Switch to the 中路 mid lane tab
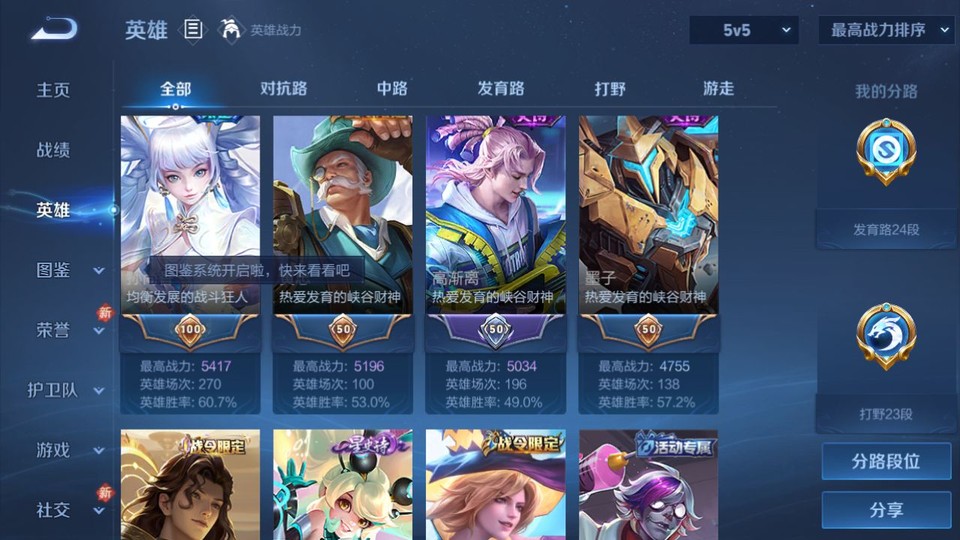The image size is (960, 540). point(392,88)
